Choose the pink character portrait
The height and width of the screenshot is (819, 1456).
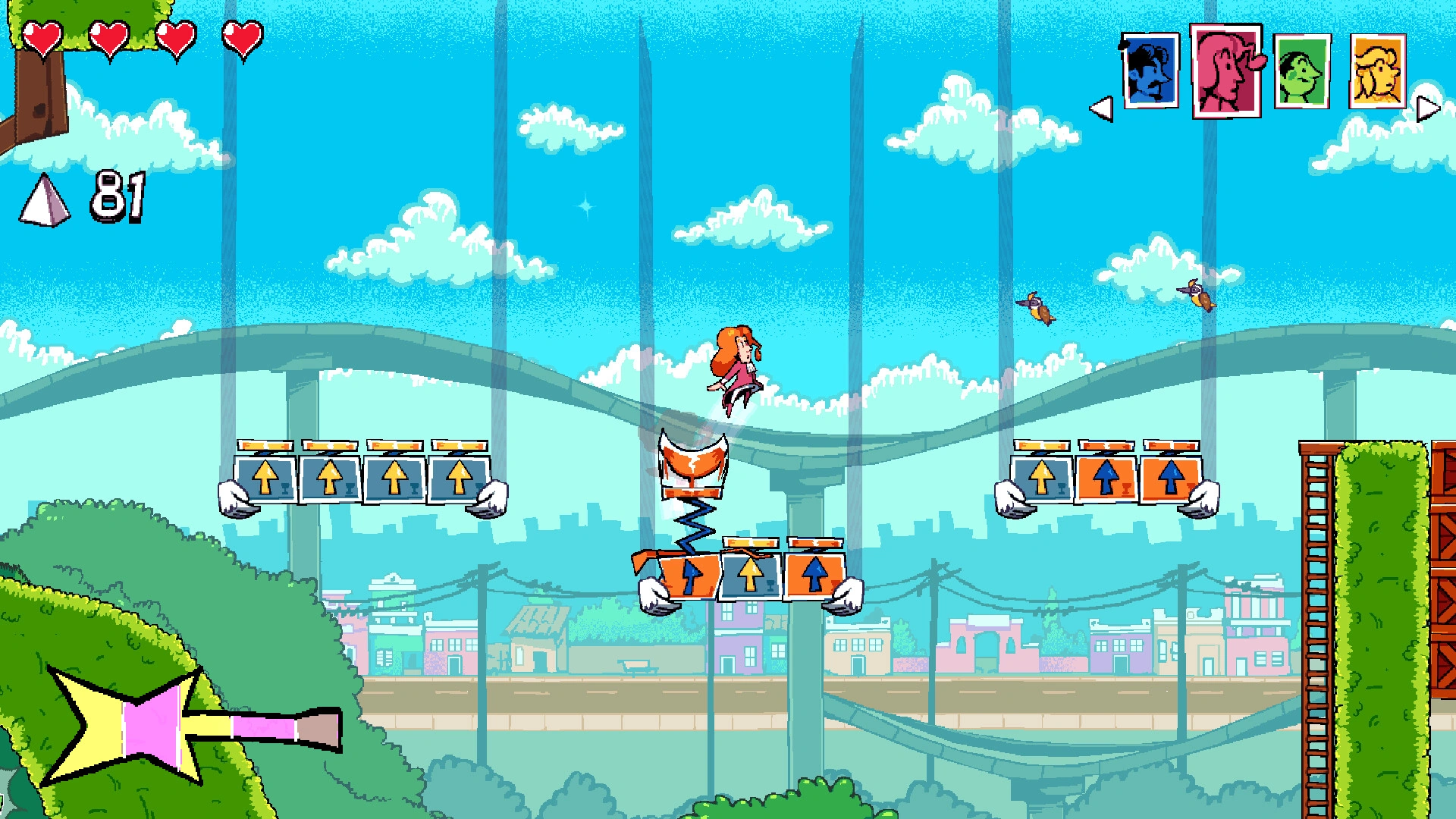(x=1225, y=71)
